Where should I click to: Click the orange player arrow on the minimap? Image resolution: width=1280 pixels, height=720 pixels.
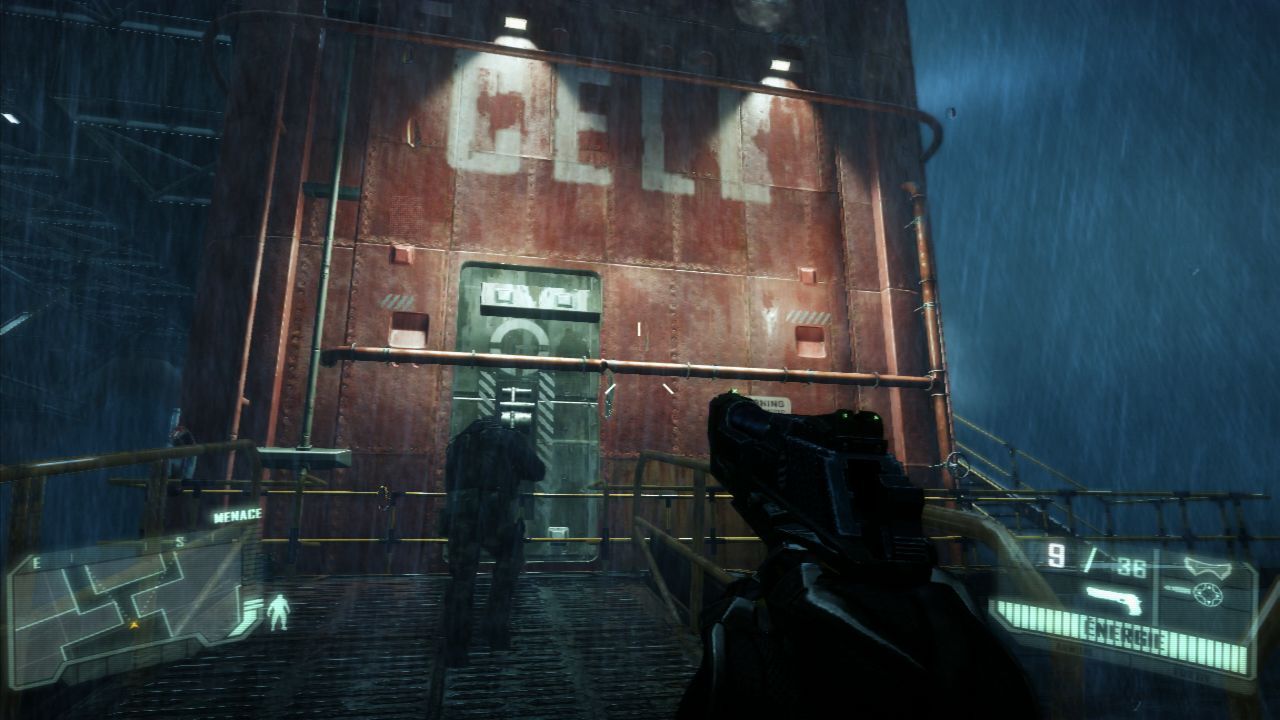pos(133,624)
